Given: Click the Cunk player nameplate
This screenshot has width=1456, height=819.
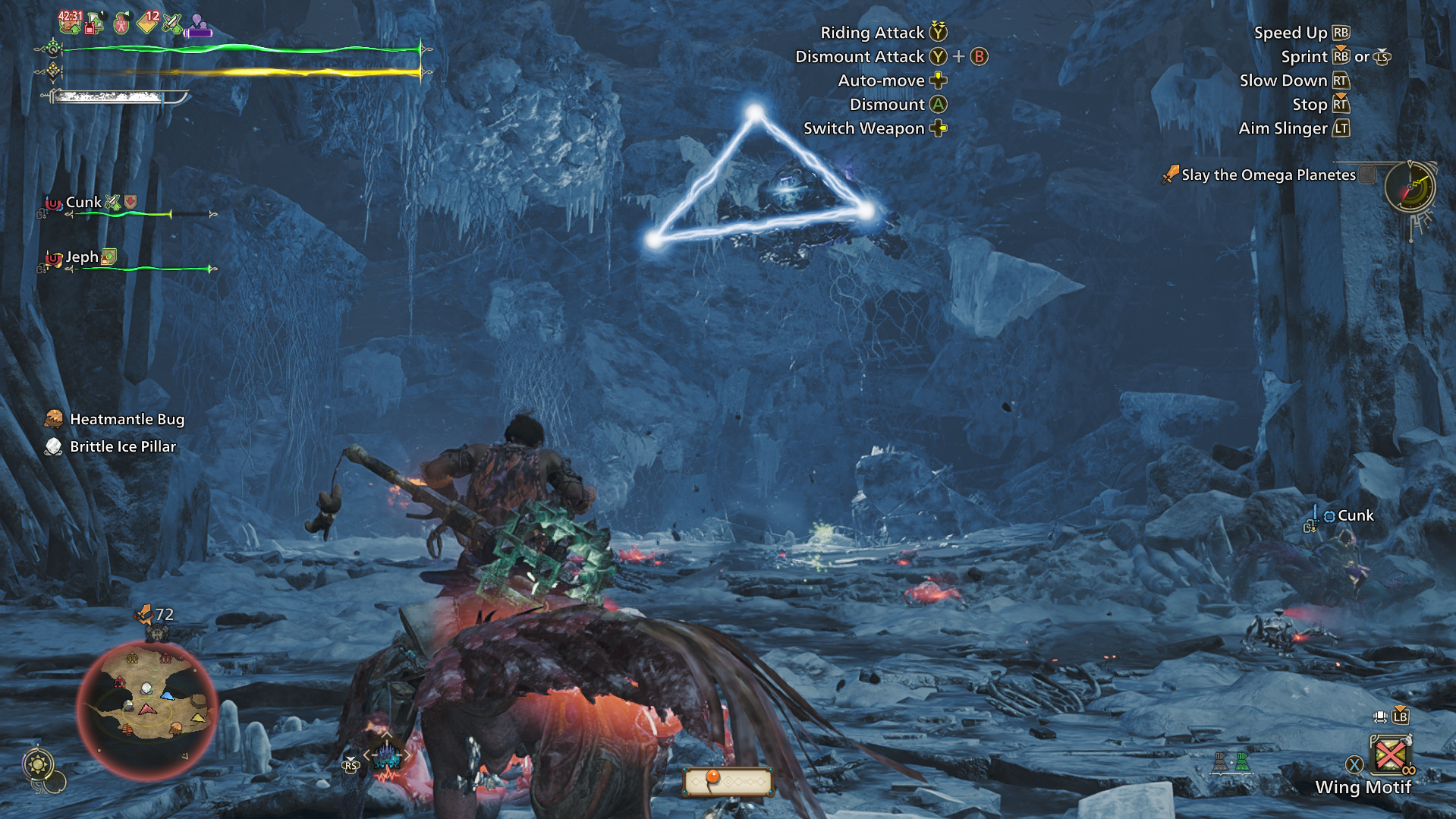Looking at the screenshot, I should coord(1354,516).
